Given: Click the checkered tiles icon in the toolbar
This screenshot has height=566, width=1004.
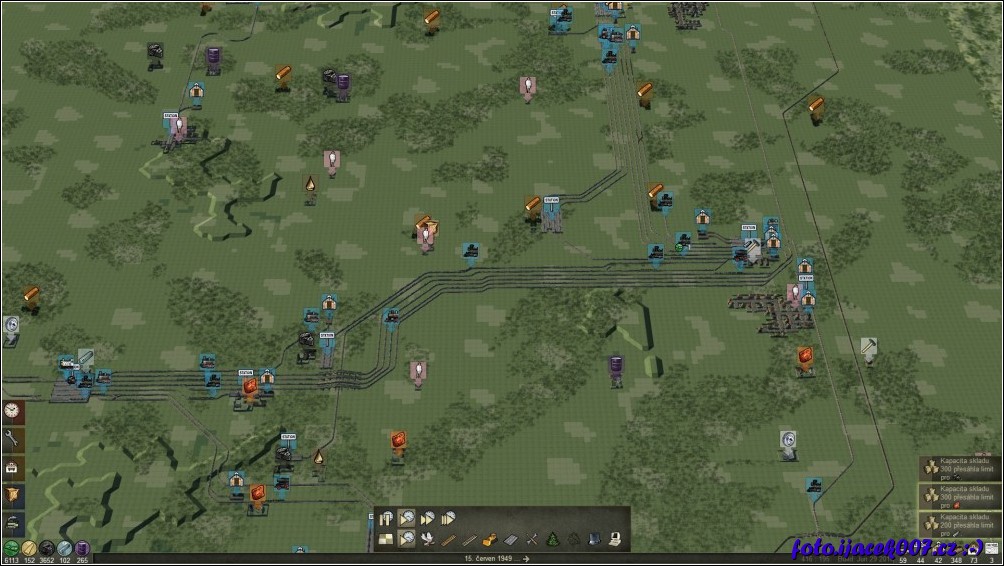Looking at the screenshot, I should point(387,539).
